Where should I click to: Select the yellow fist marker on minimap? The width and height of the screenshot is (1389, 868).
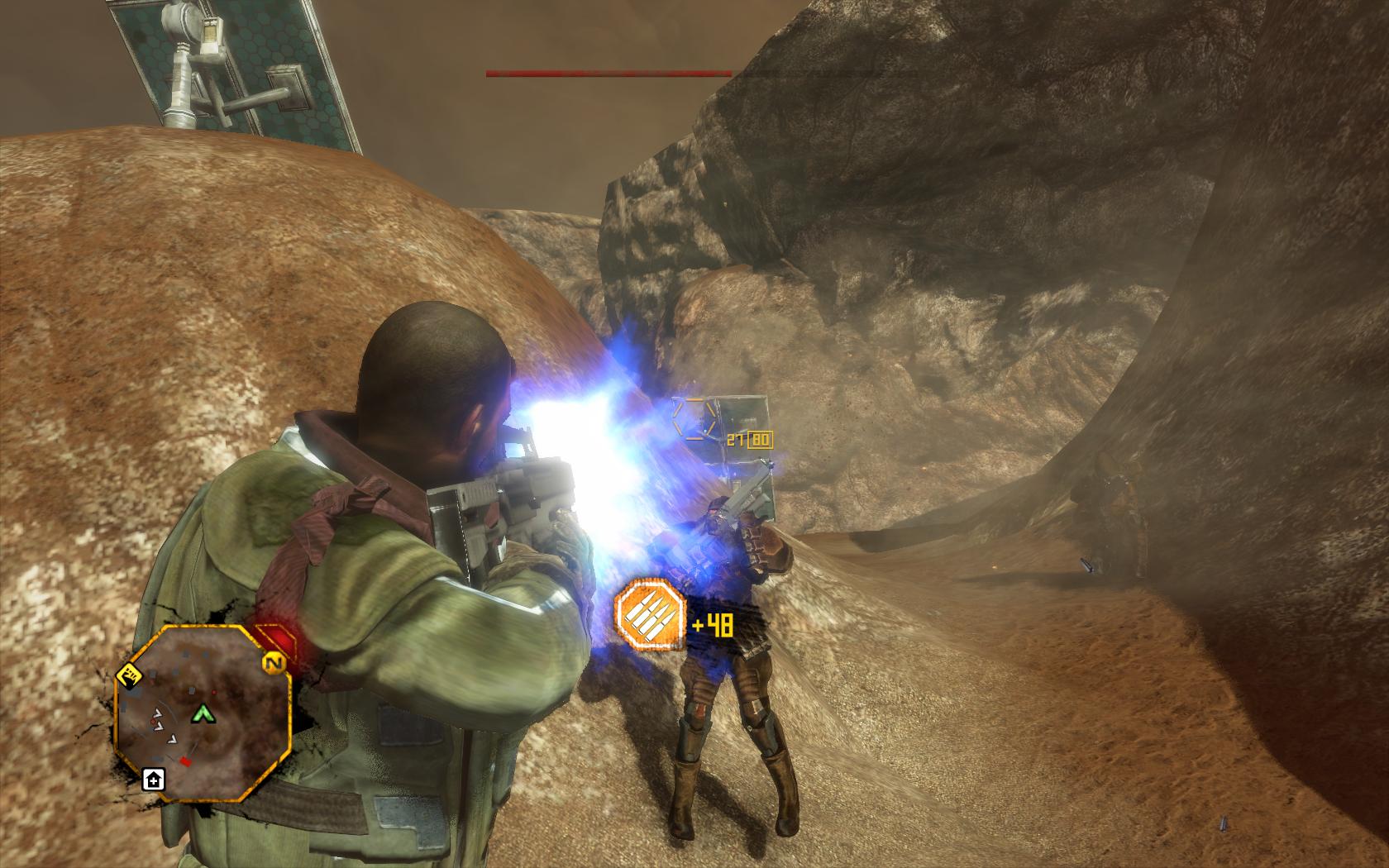[129, 675]
